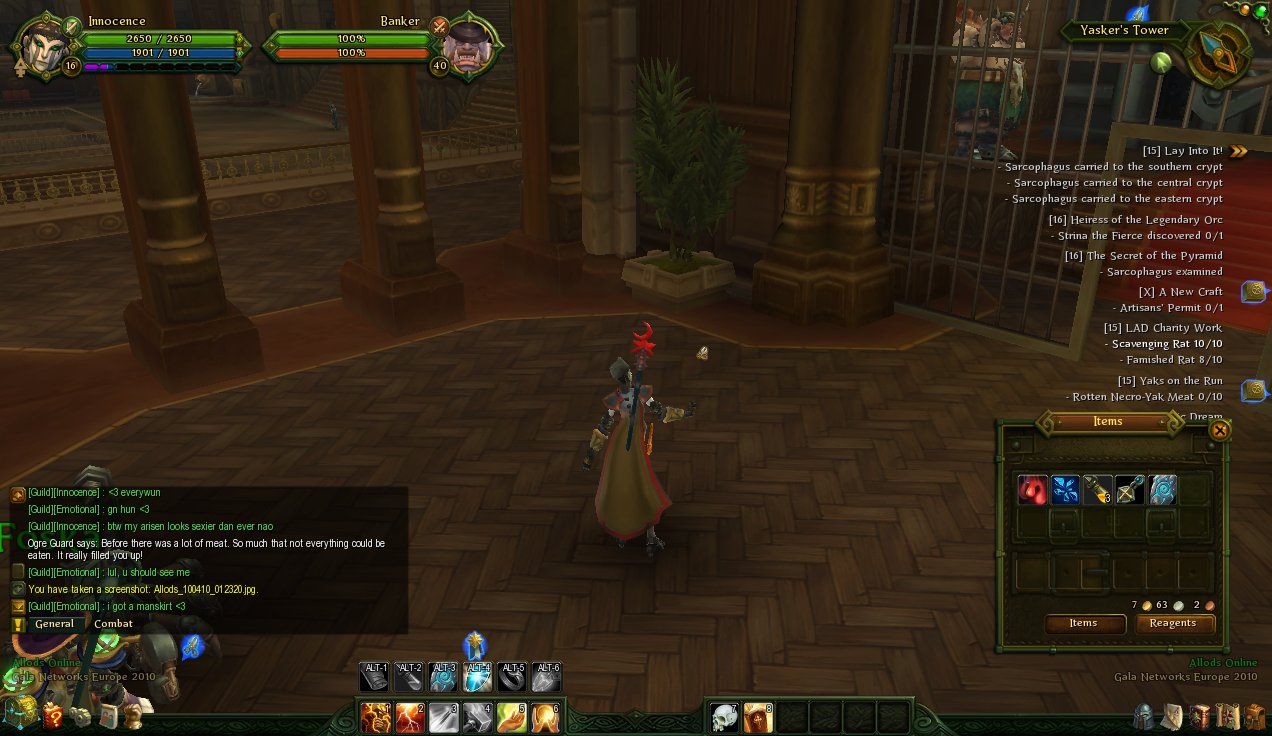Use the green glowing hand ability
Image resolution: width=1272 pixels, height=736 pixels.
[x=512, y=717]
